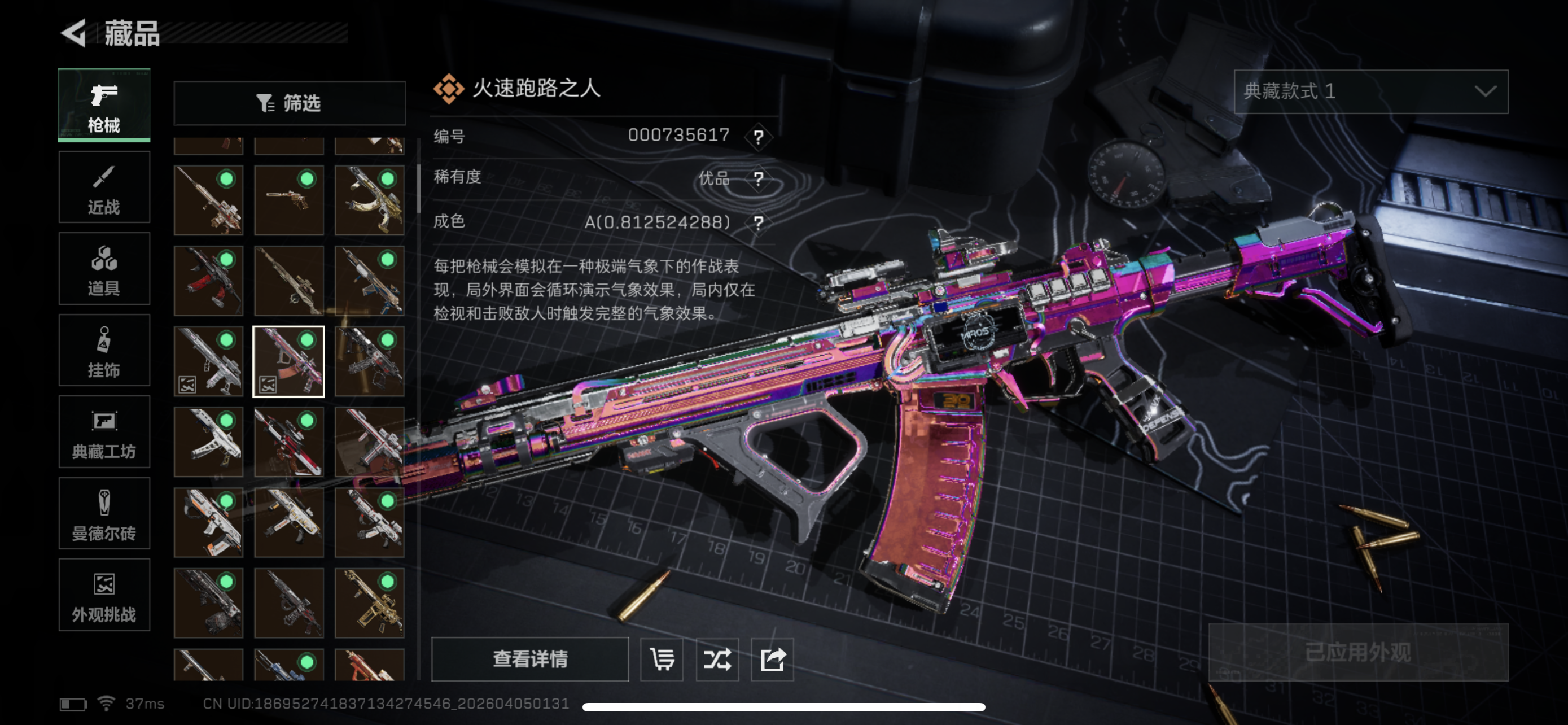Open the share icon at the bottom
Image resolution: width=1568 pixels, height=725 pixels.
point(772,660)
